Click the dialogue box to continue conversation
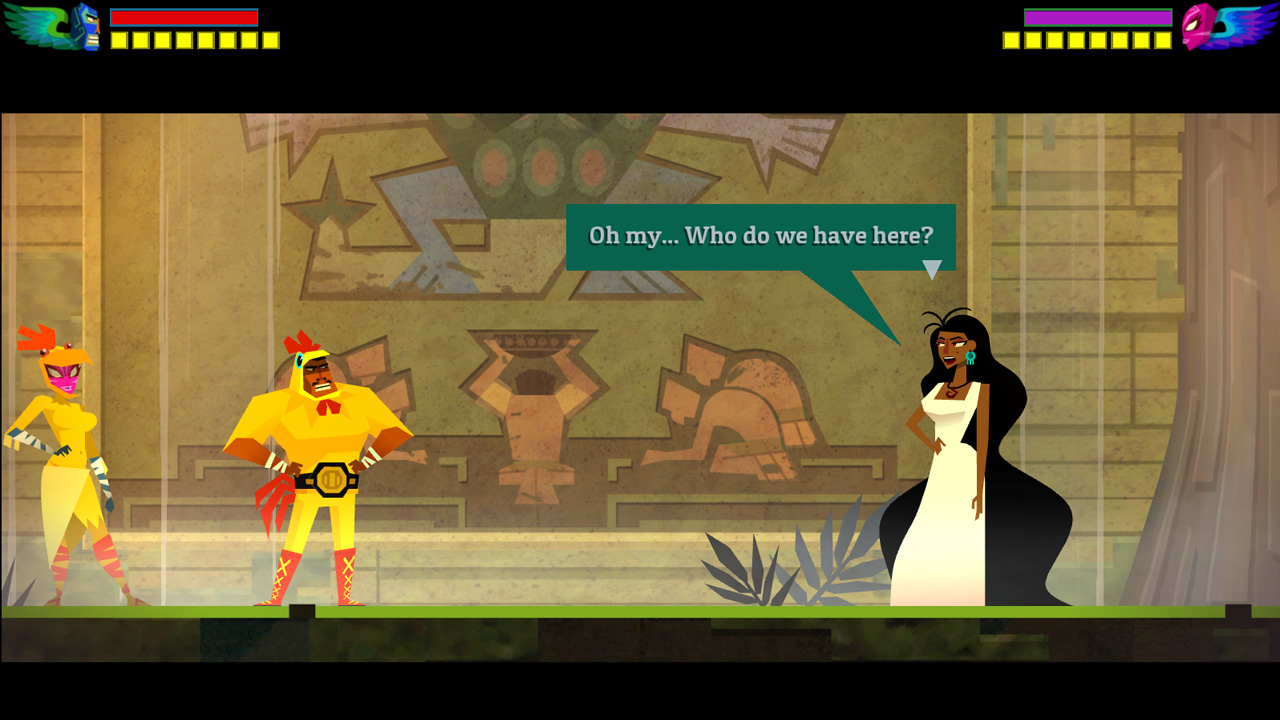Screen dimensions: 1280x720 [760, 236]
